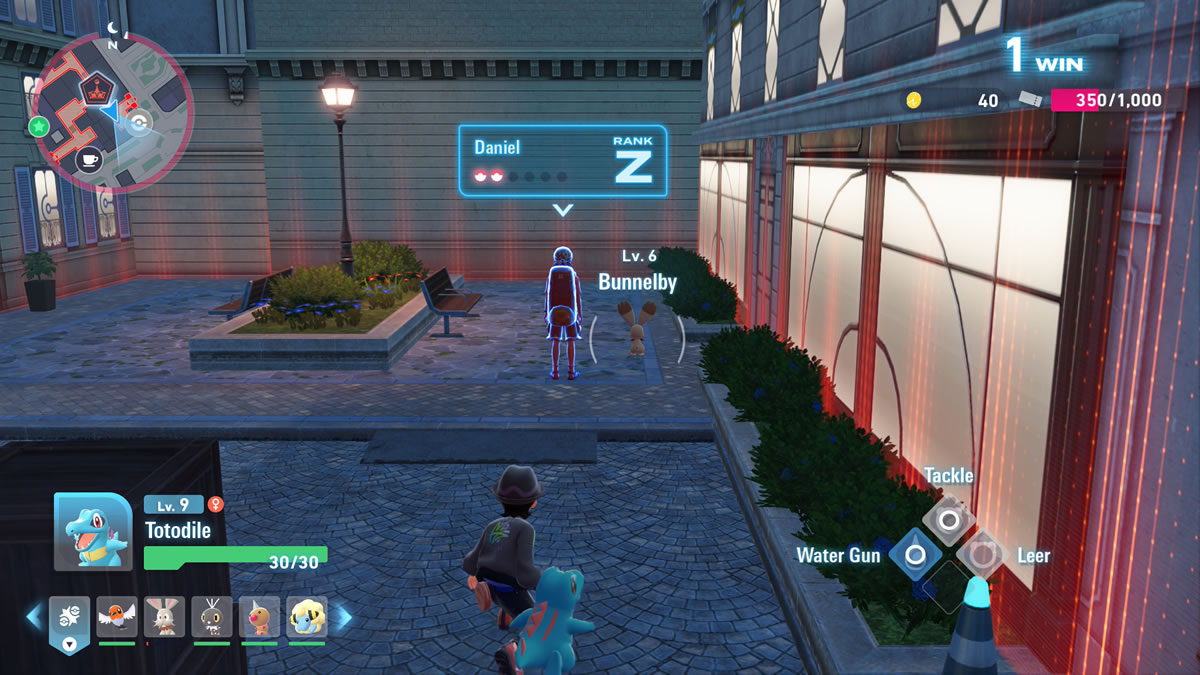Image resolution: width=1200 pixels, height=675 pixels.
Task: Switch to Bunnelby in the party bar
Action: 164,617
